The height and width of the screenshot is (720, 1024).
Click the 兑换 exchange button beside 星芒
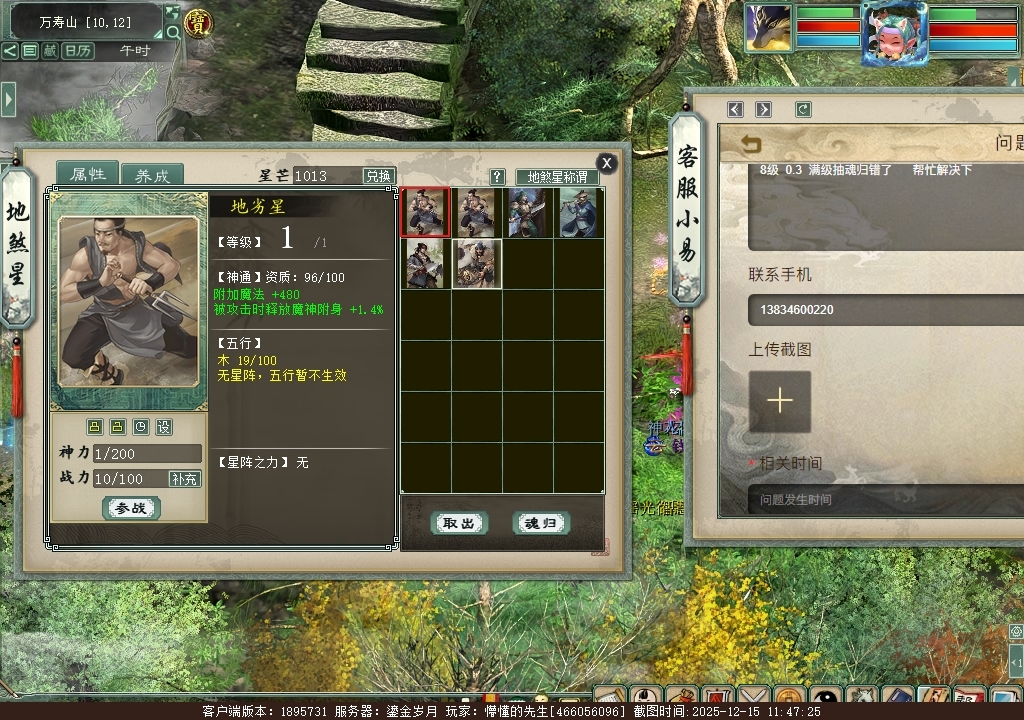(378, 176)
